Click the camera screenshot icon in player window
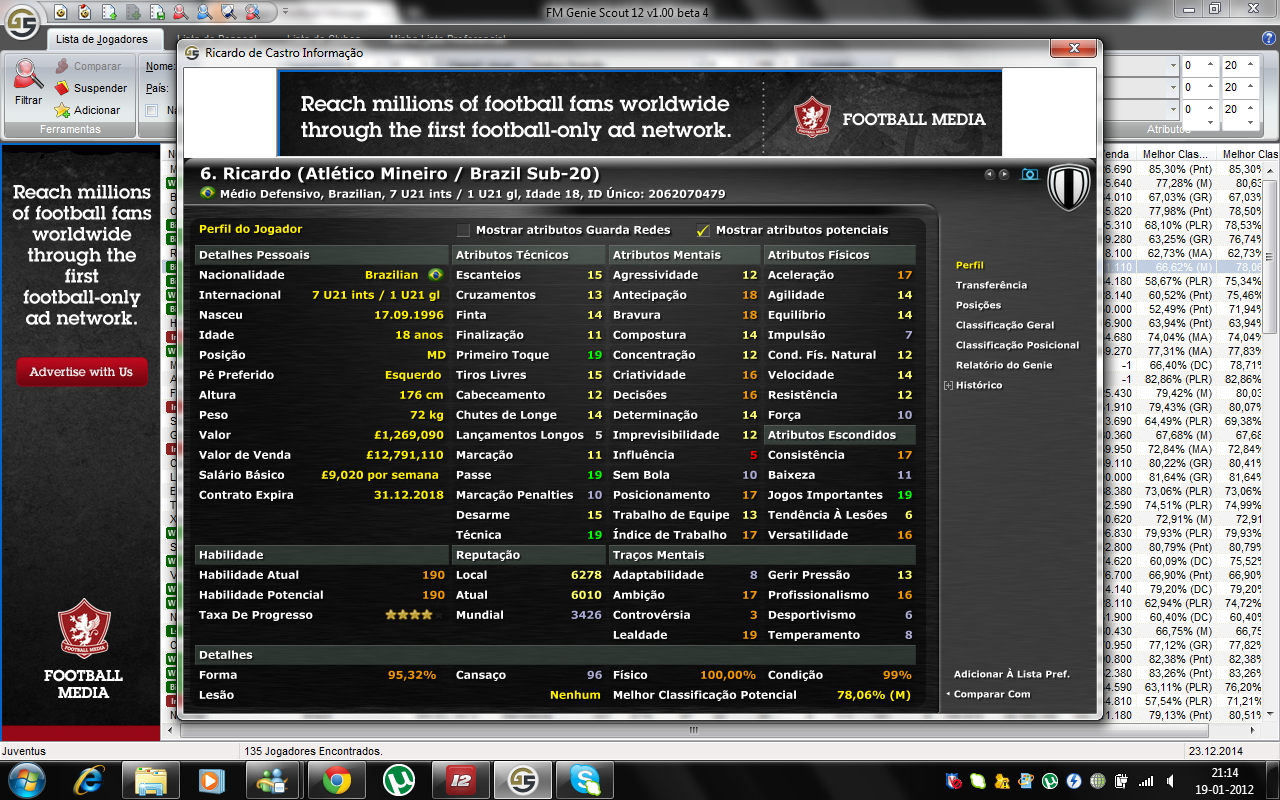 tap(1031, 174)
